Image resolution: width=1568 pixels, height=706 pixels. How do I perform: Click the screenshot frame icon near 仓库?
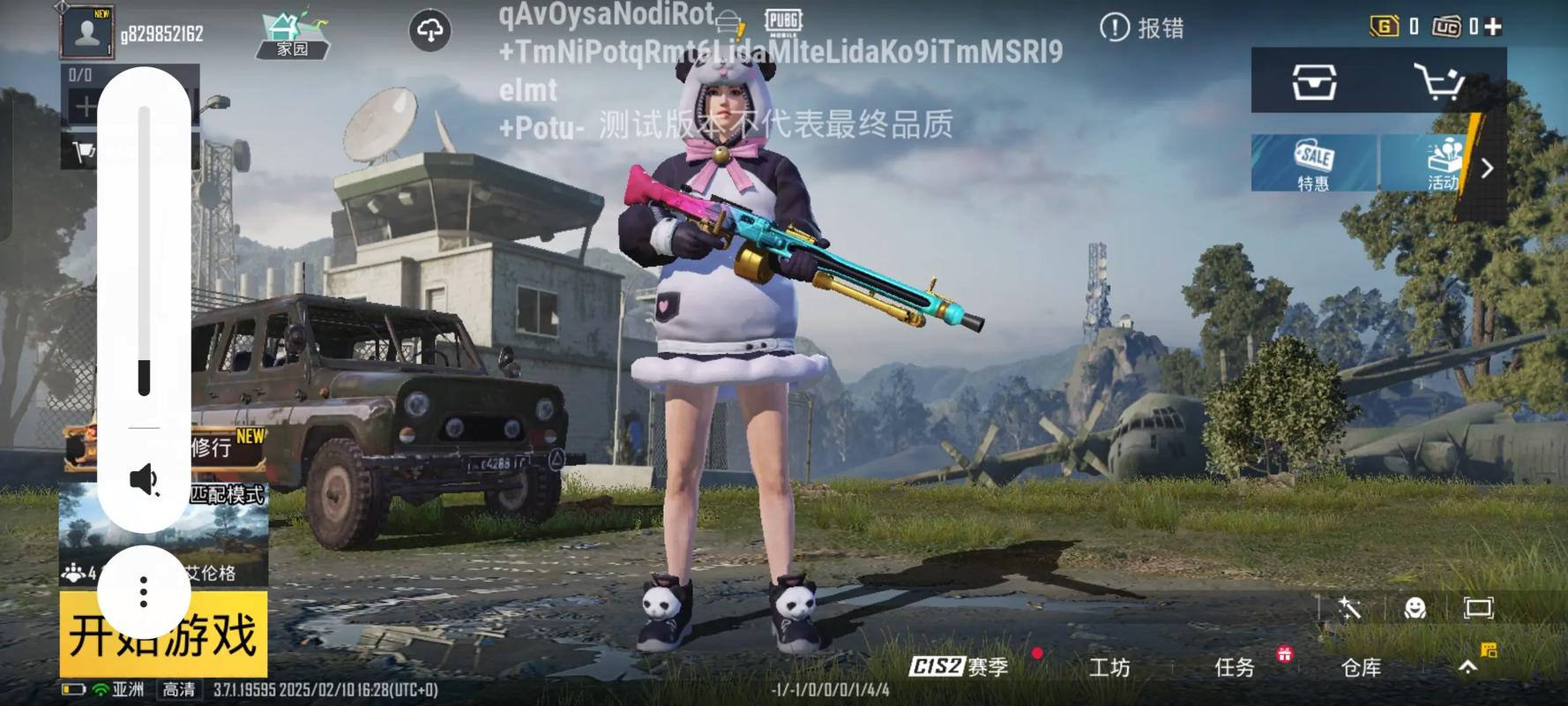click(1477, 609)
